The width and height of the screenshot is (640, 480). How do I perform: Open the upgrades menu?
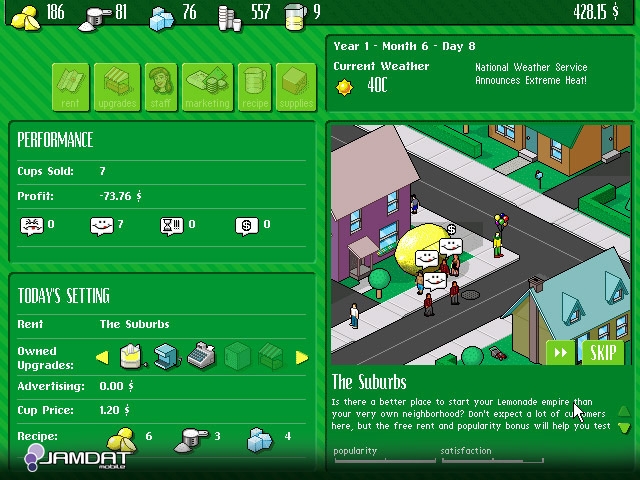coord(118,87)
